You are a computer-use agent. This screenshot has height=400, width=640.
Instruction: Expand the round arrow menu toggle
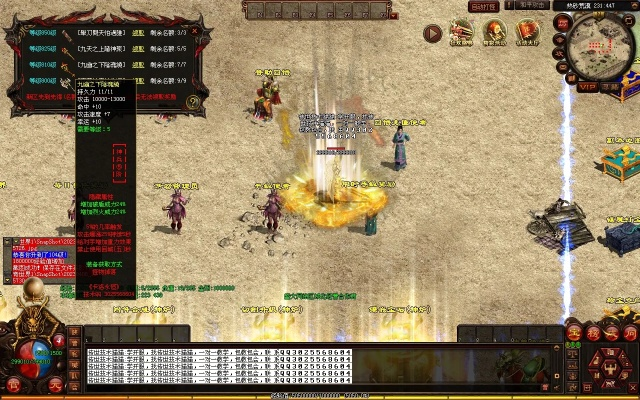pos(432,33)
